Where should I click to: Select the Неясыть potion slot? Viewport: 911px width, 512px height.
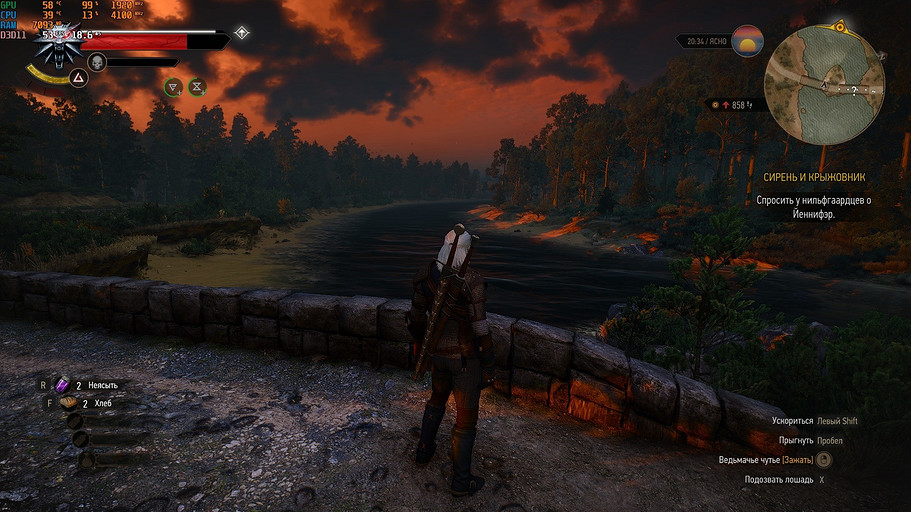coord(62,384)
